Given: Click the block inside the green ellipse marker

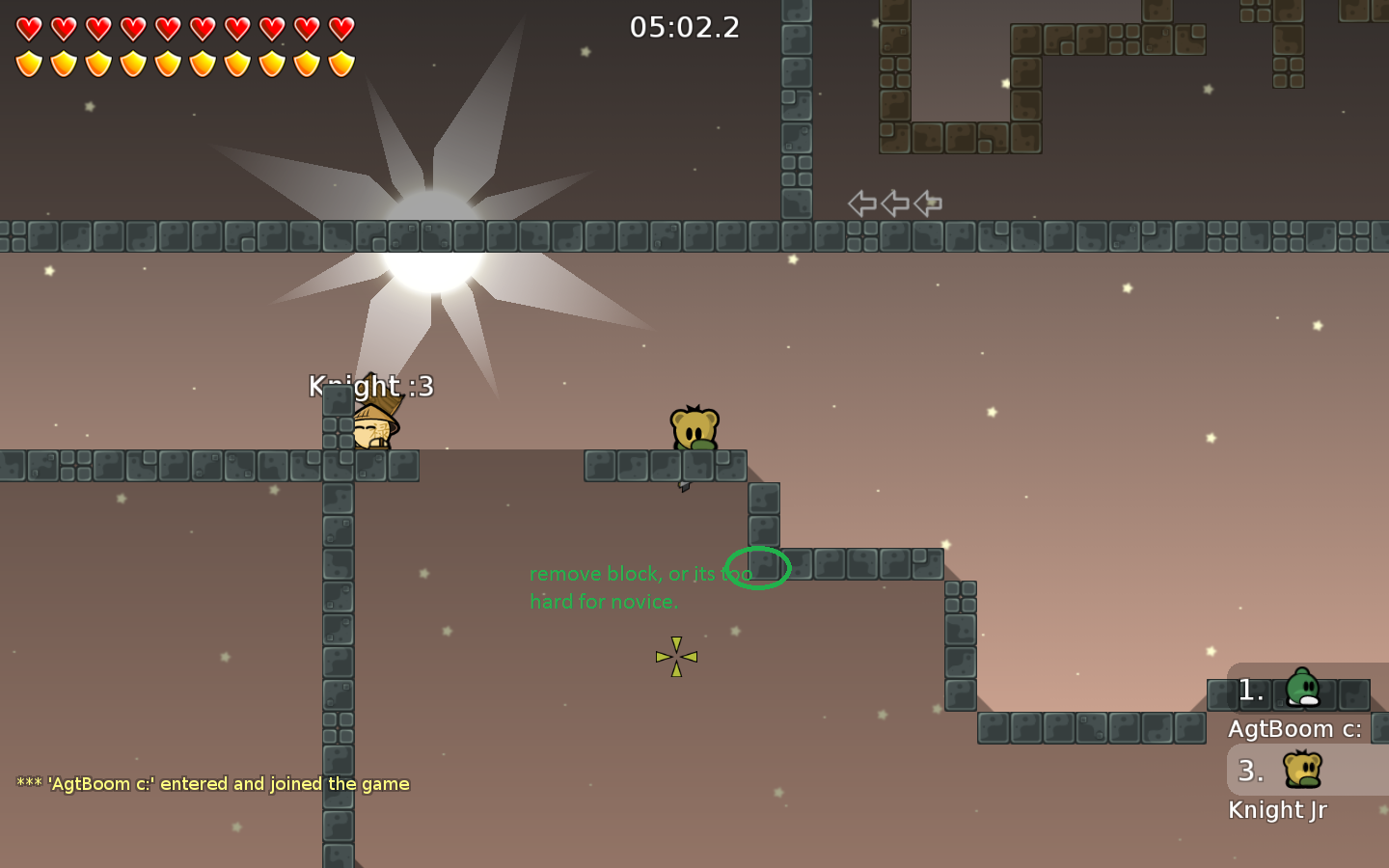Looking at the screenshot, I should (762, 564).
